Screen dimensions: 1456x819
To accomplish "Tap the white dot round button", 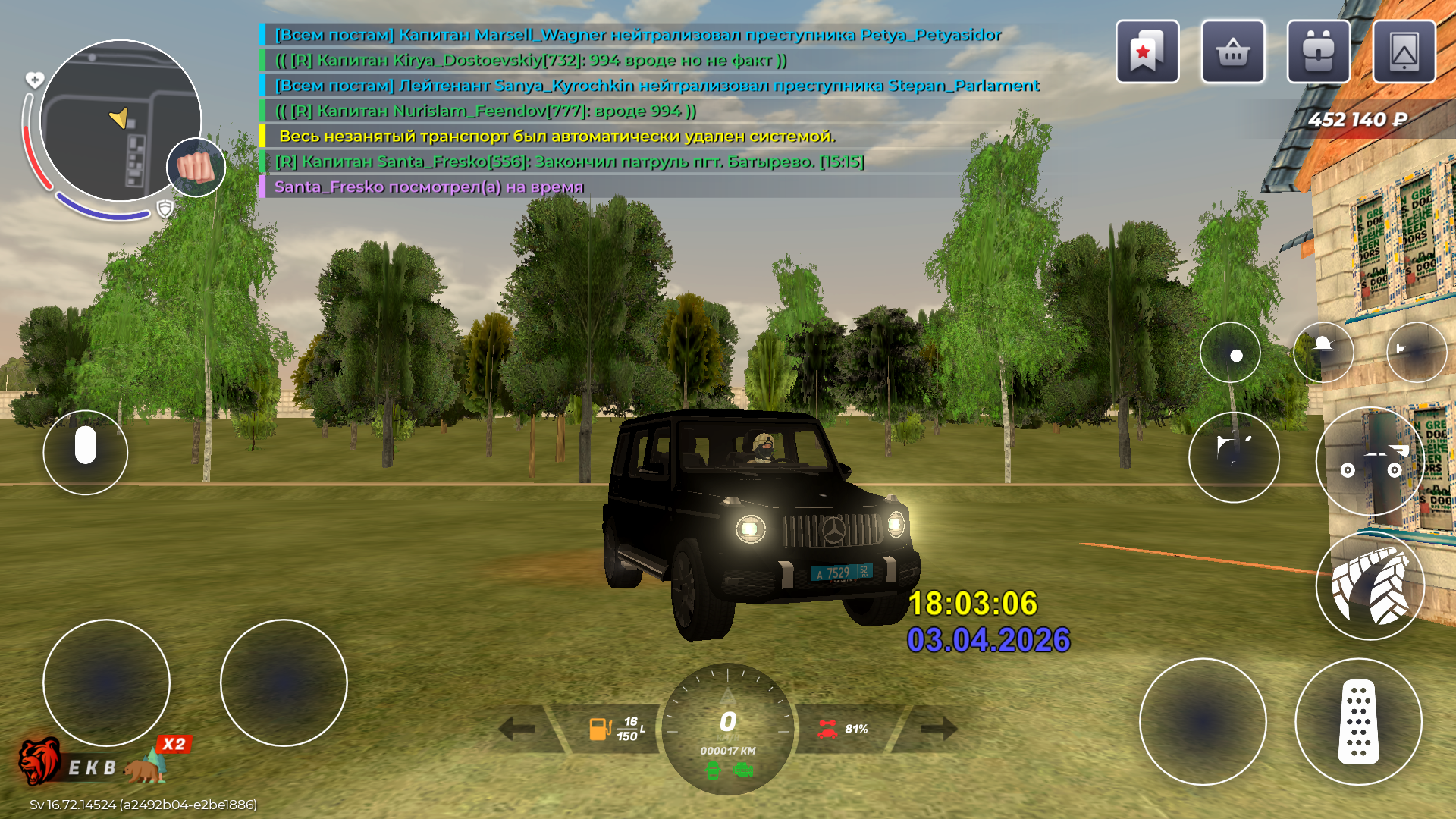I will coord(1230,353).
